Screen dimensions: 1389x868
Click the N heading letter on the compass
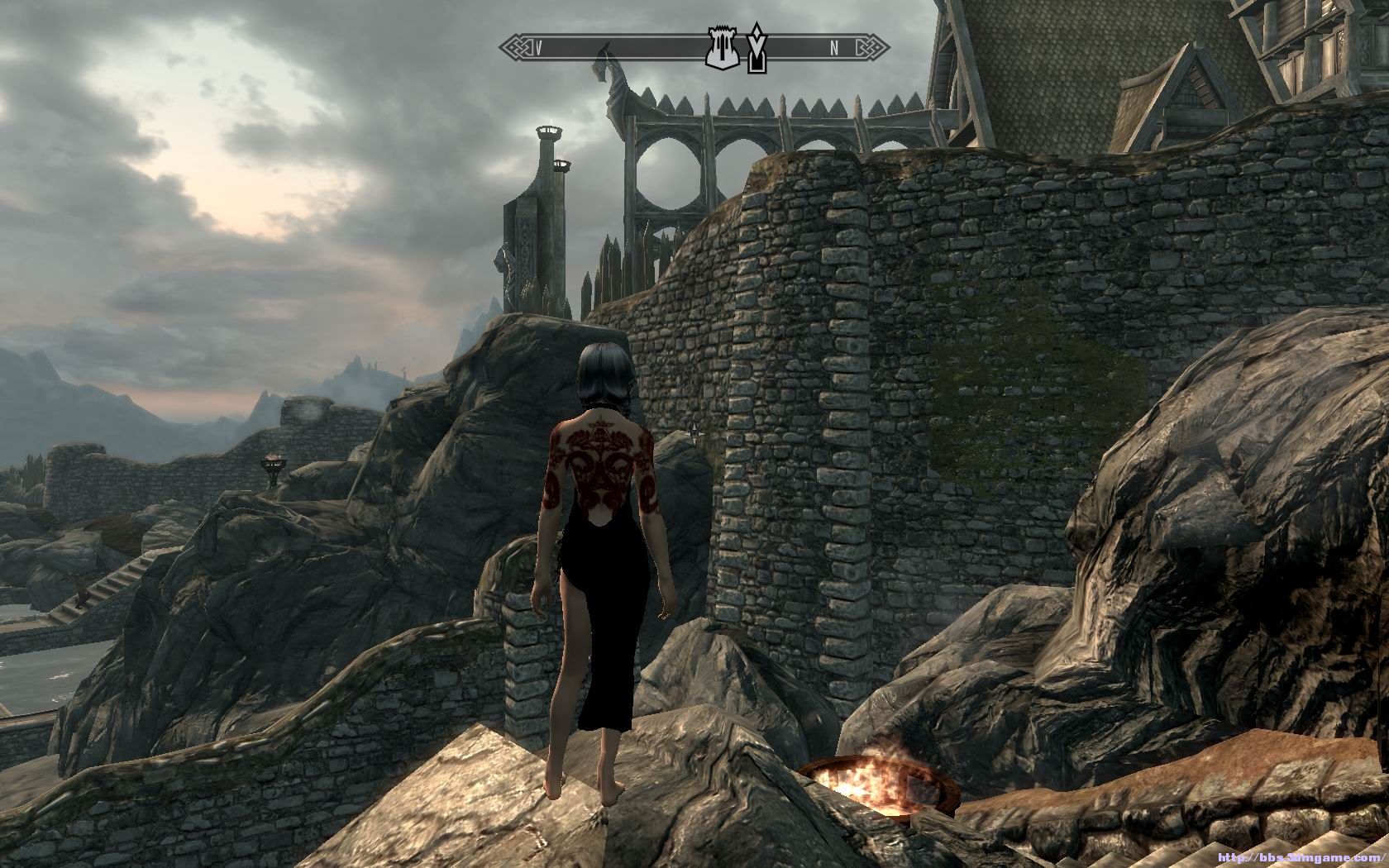834,49
